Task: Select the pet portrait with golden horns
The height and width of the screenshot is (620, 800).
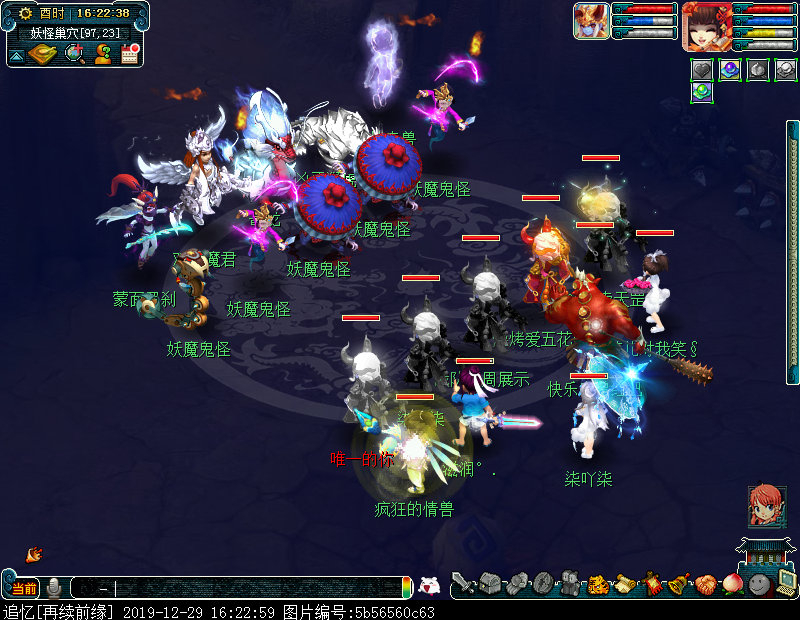Action: 591,21
